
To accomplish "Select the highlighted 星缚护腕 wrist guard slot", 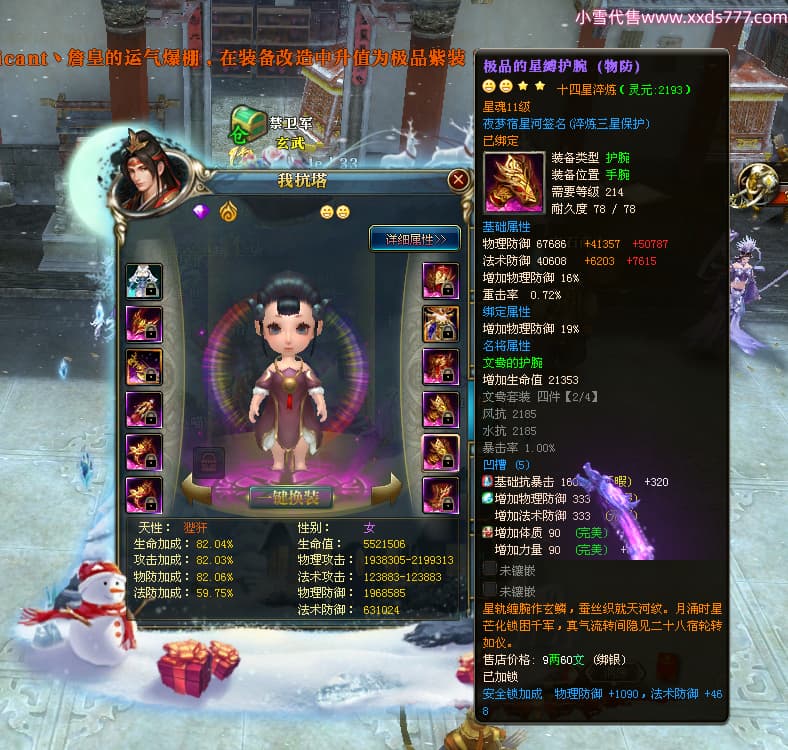I will 441,452.
